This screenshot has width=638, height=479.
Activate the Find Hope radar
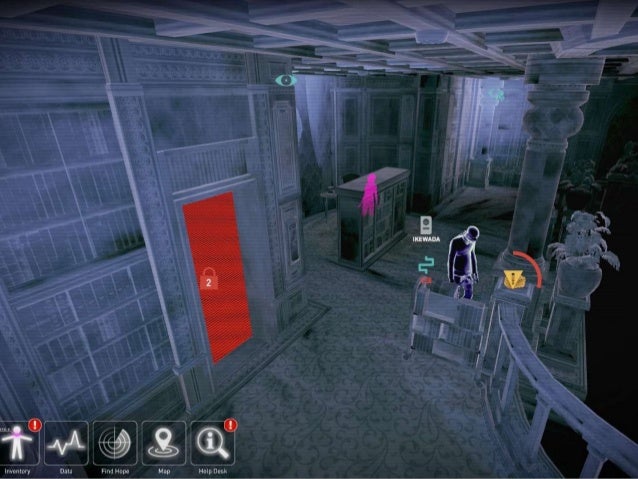(x=115, y=442)
